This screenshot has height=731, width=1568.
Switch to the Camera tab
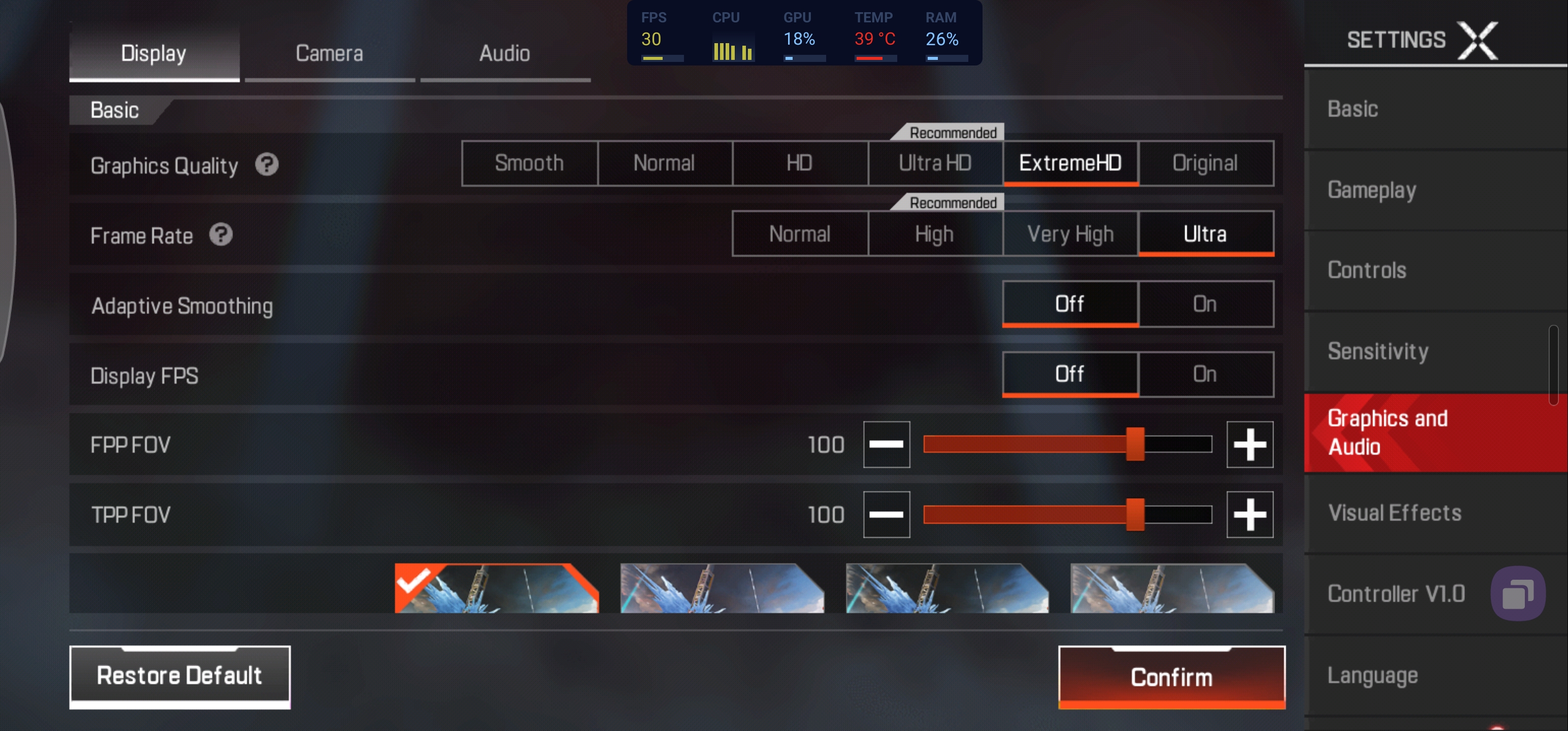(x=330, y=54)
